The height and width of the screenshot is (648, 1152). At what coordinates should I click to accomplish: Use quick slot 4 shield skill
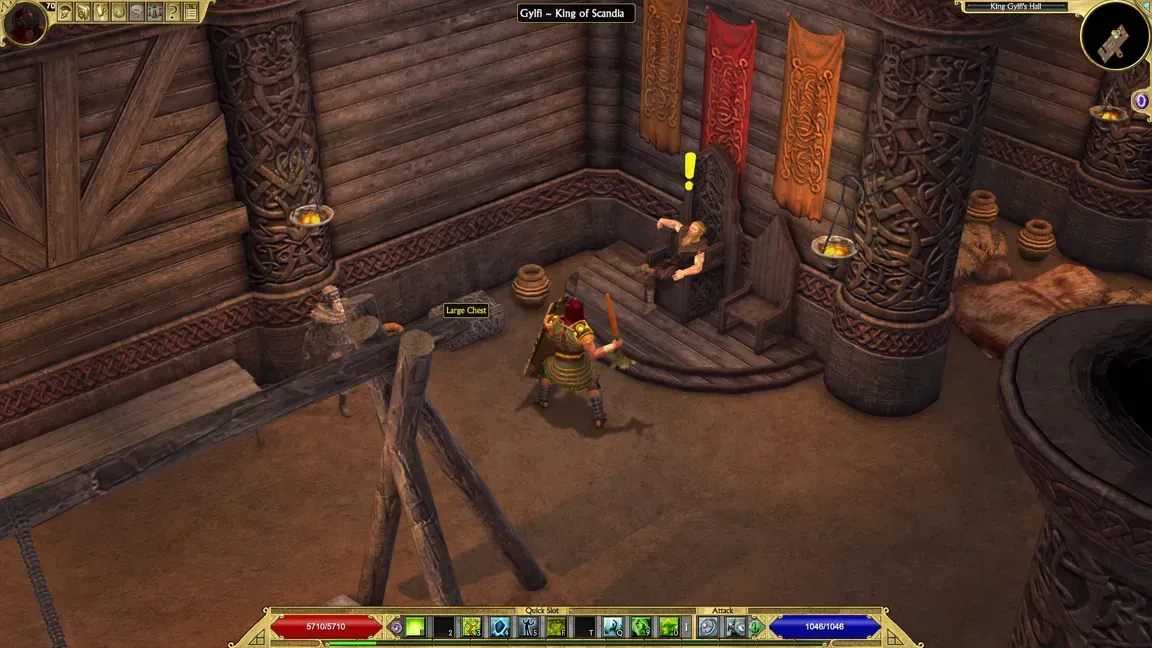pos(500,627)
